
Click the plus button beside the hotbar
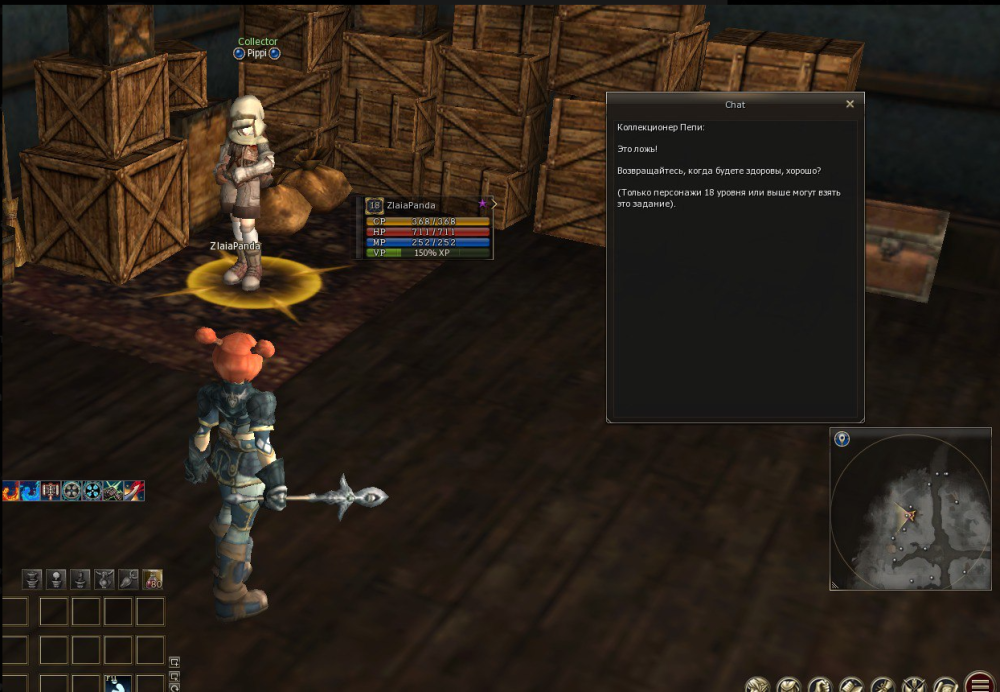174,662
